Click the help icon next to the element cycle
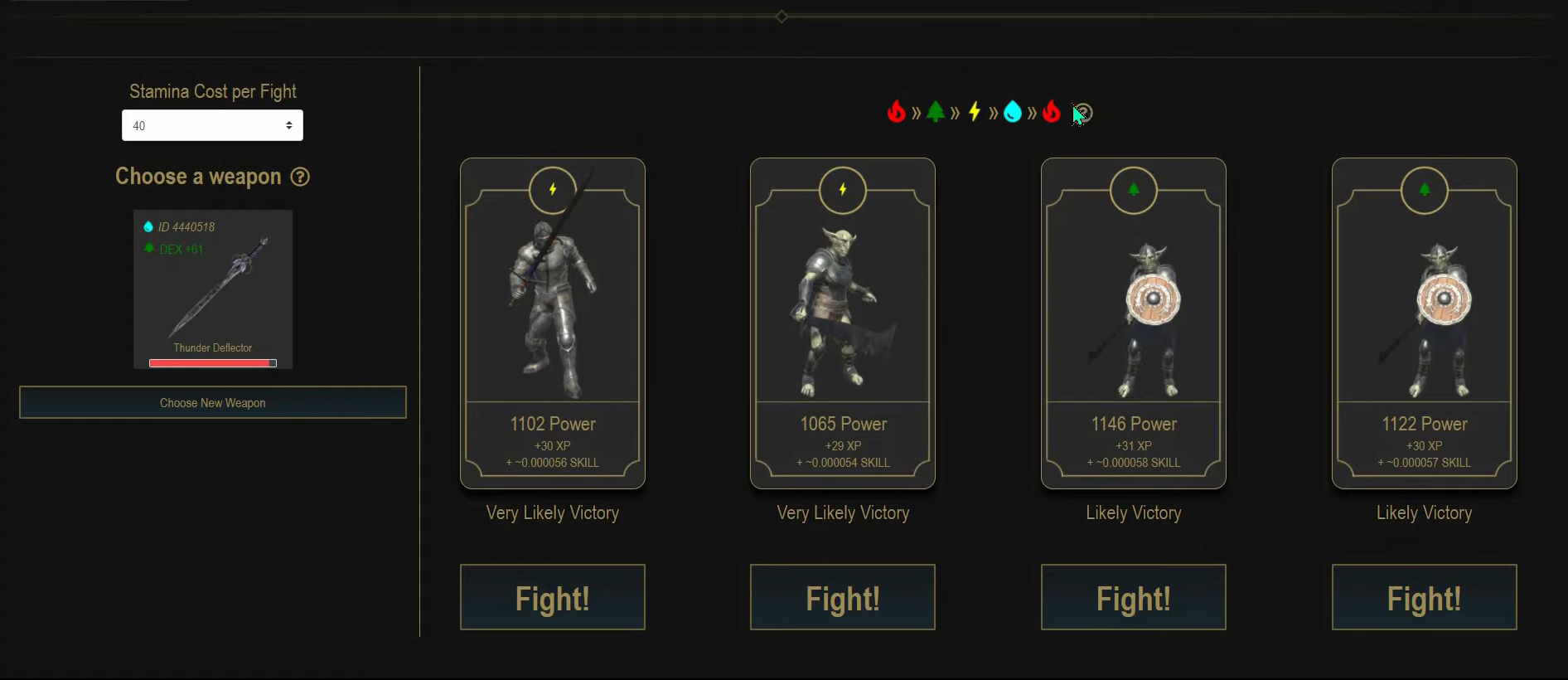Image resolution: width=1568 pixels, height=680 pixels. tap(1085, 112)
